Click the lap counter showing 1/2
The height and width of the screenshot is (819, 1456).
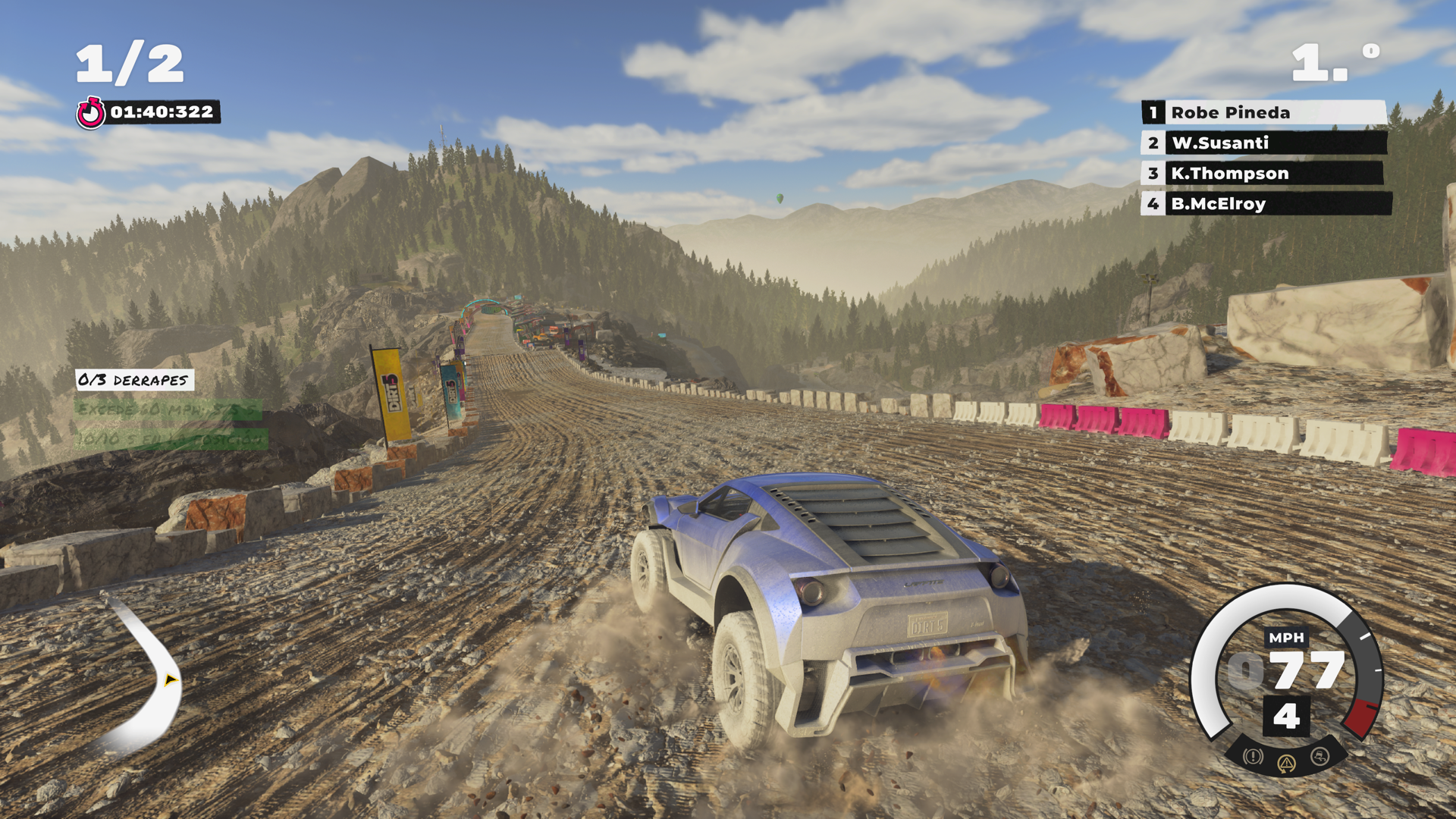point(130,61)
